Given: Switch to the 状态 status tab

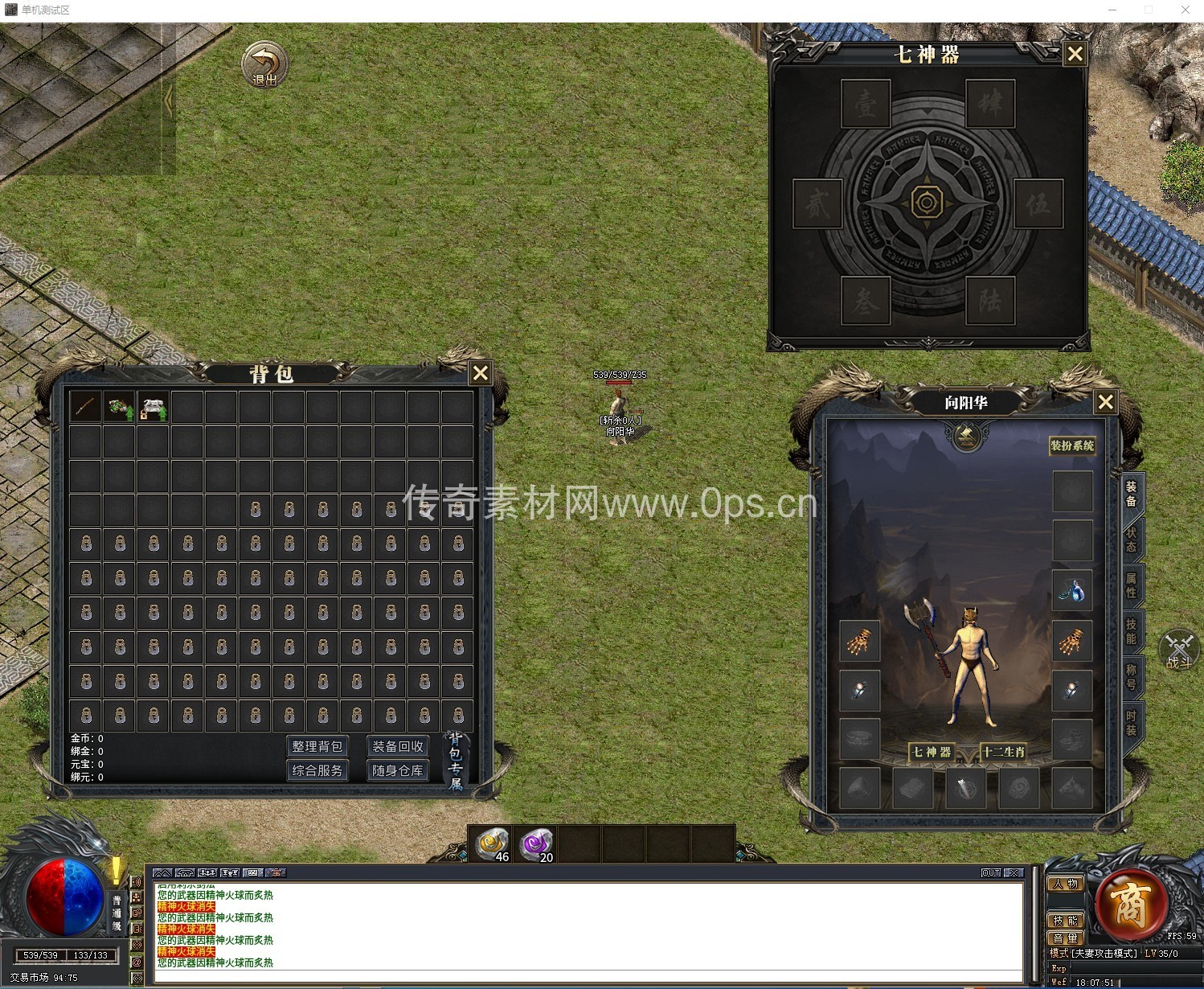Looking at the screenshot, I should point(1132,540).
